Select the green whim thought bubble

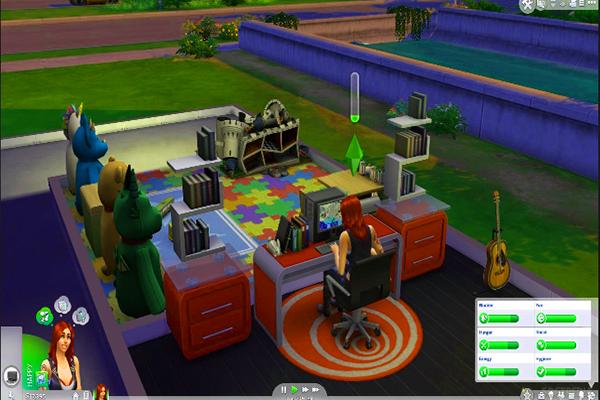45,317
